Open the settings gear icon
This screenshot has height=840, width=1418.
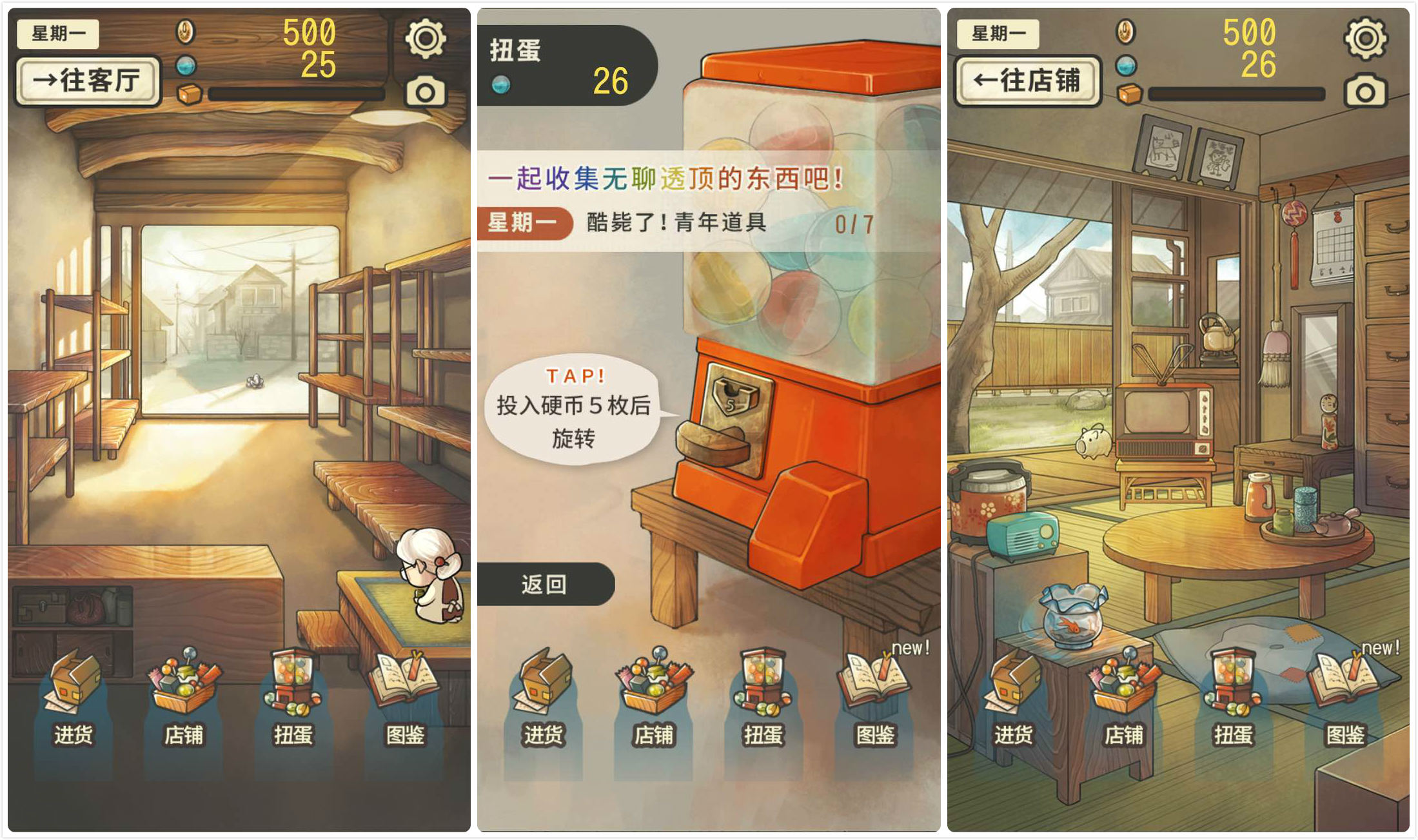click(426, 37)
